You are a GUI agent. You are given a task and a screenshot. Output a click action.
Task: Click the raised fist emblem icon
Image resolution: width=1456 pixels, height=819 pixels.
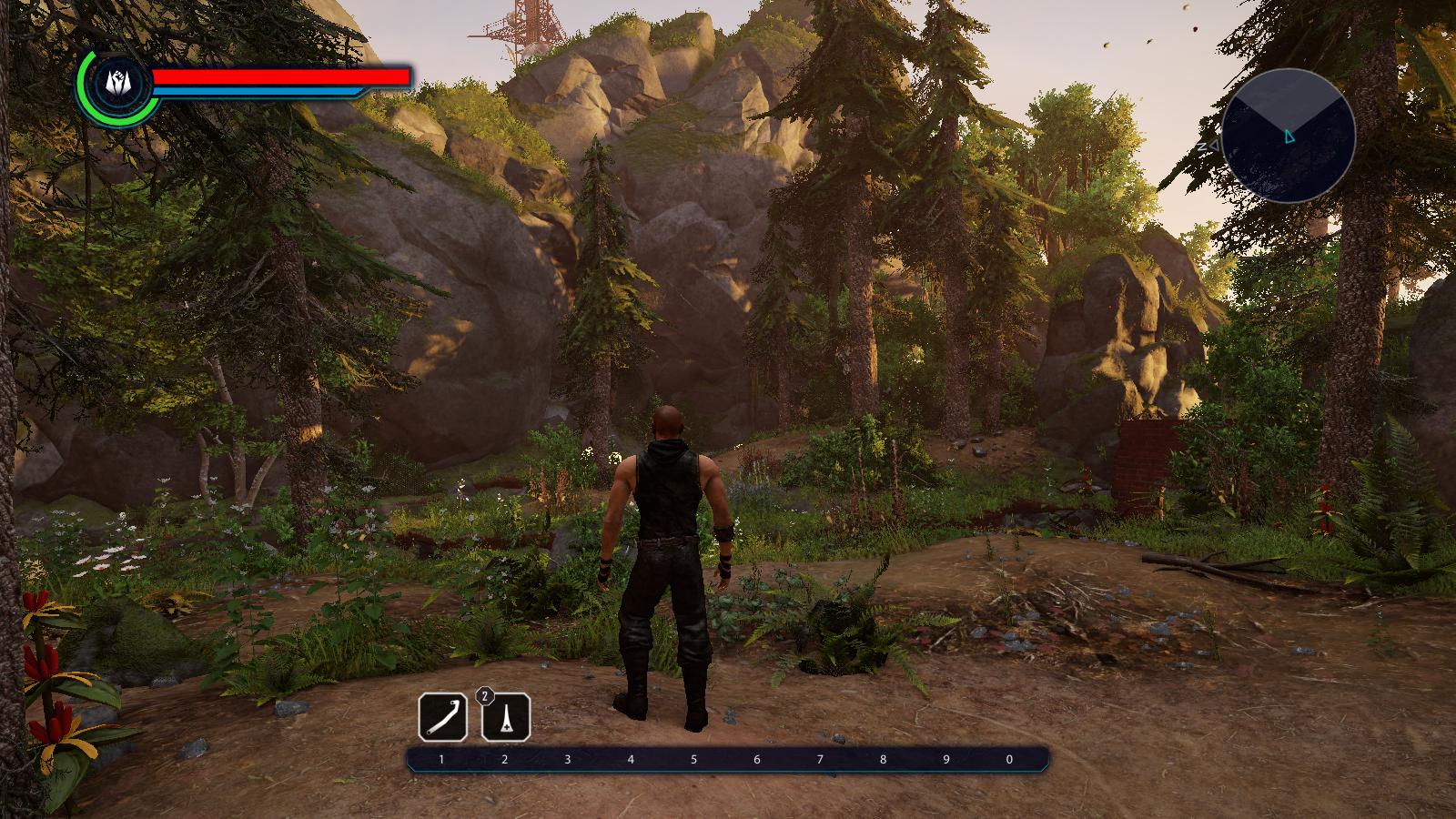[118, 85]
